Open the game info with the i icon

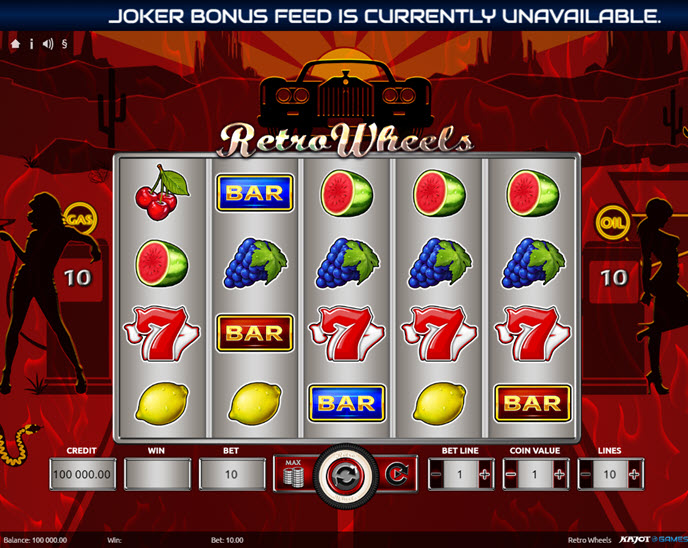(31, 45)
